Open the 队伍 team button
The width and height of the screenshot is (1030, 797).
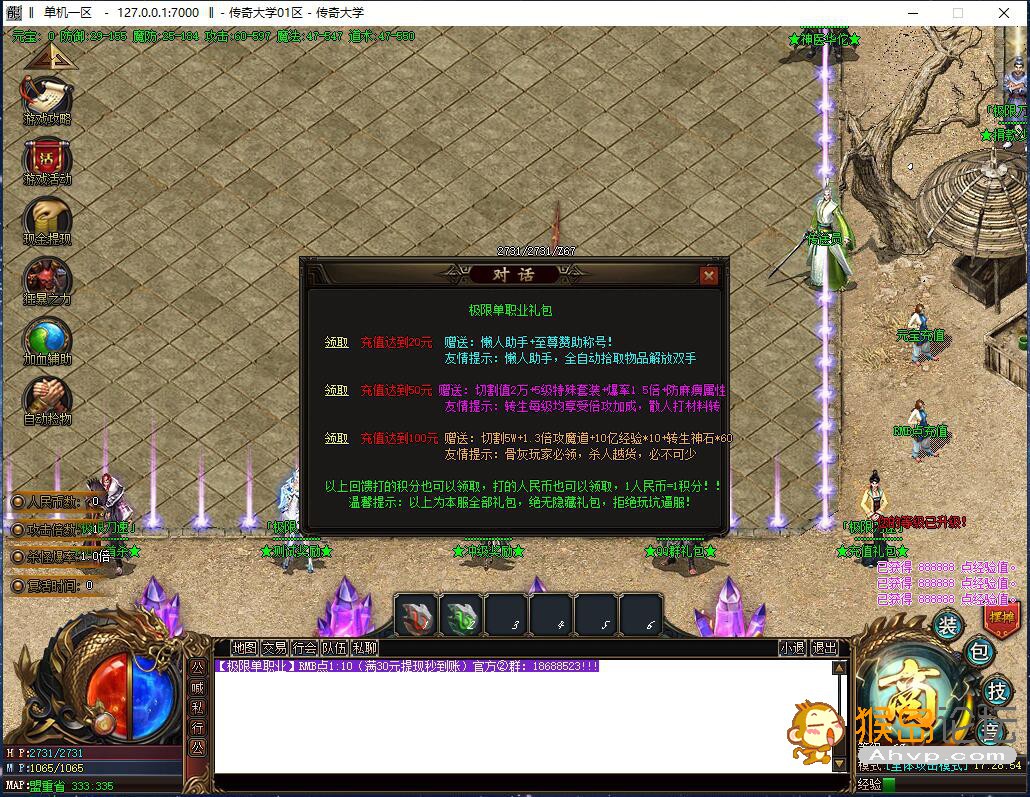[x=334, y=648]
